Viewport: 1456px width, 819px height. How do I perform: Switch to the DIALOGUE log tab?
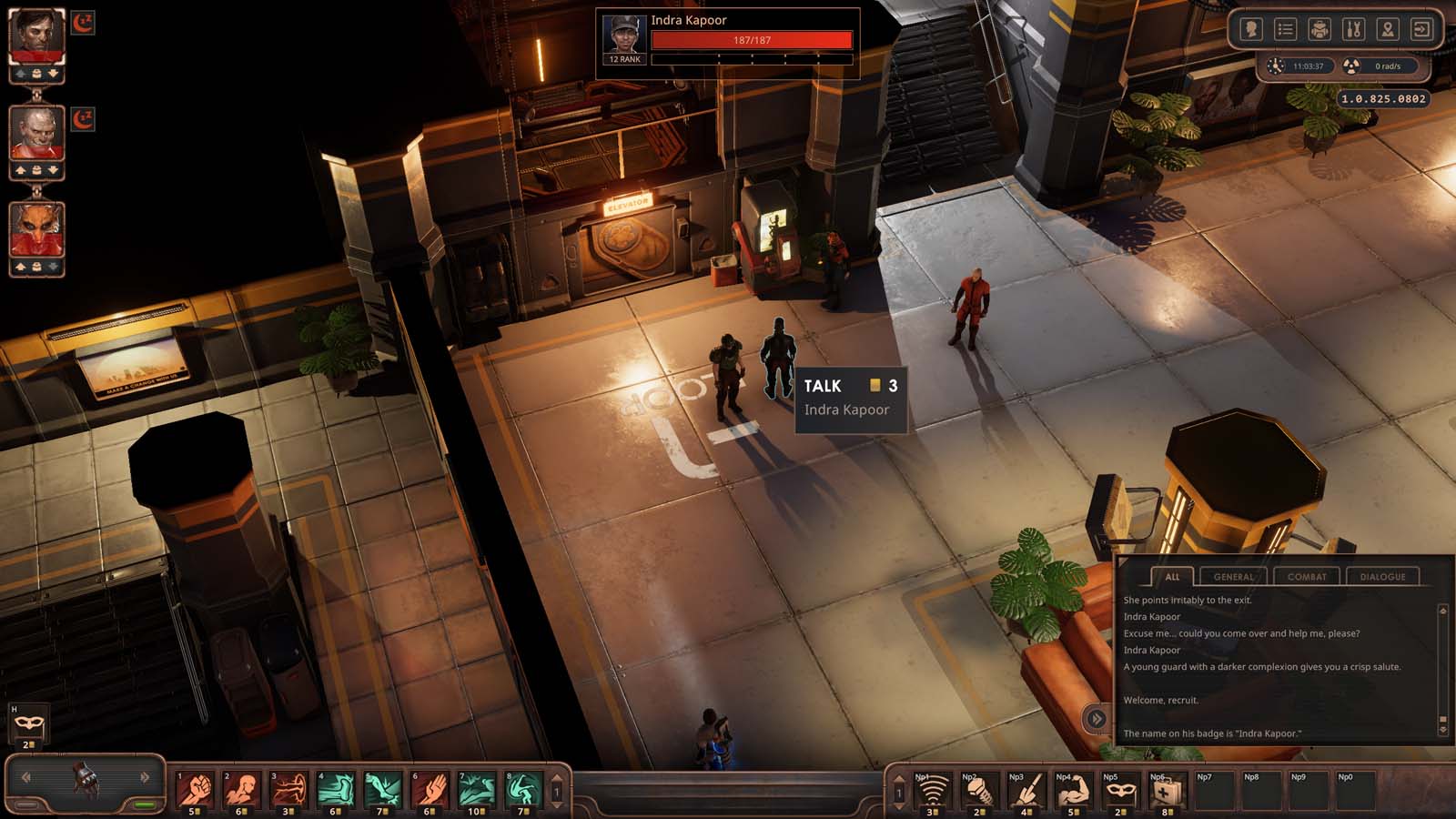point(1383,577)
